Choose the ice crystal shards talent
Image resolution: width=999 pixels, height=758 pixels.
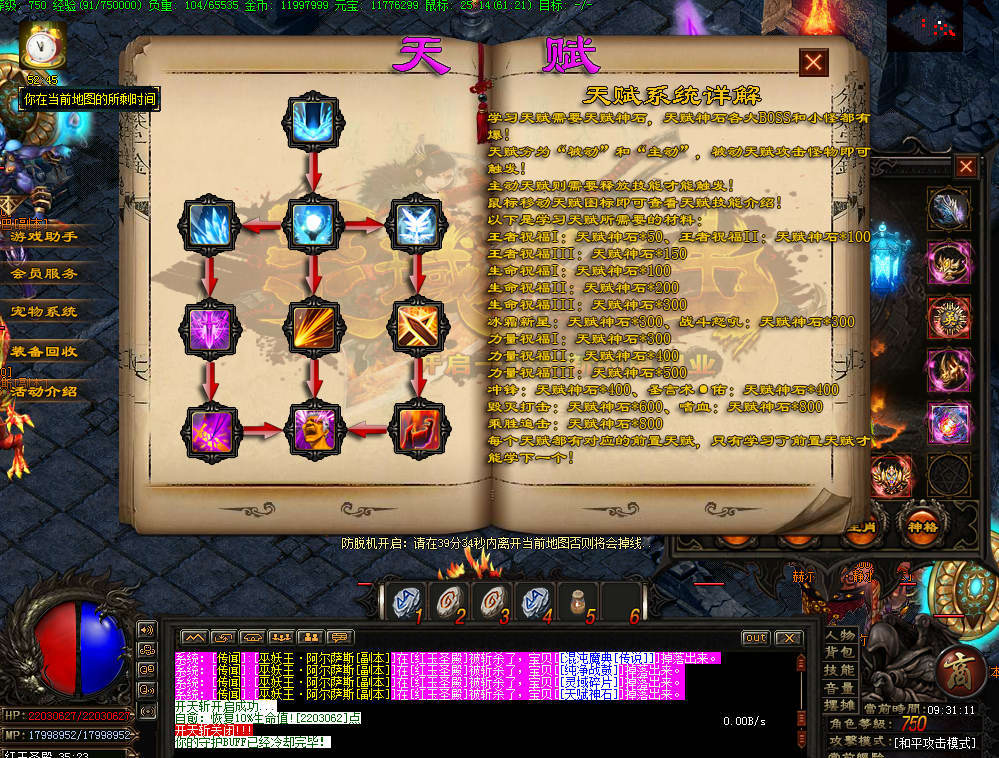pos(212,224)
